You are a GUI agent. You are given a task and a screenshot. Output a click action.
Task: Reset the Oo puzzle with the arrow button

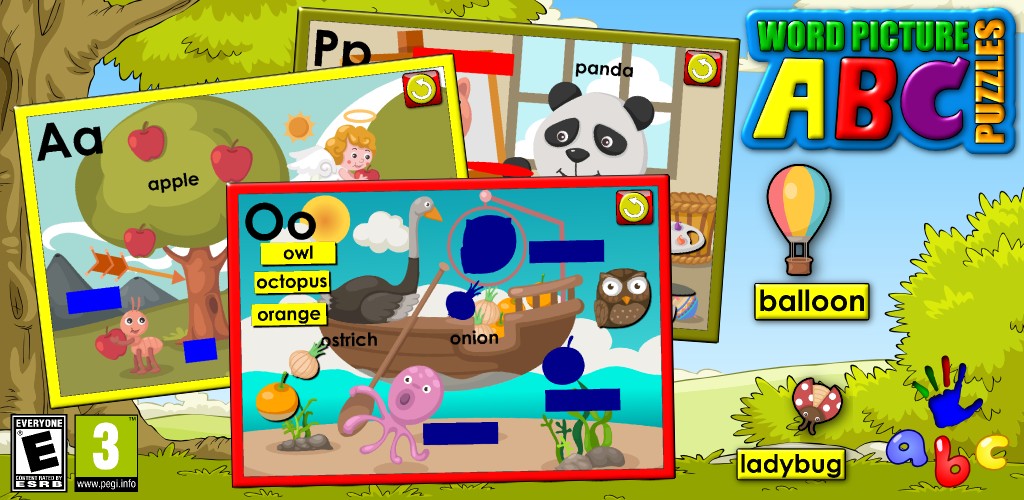tap(634, 207)
